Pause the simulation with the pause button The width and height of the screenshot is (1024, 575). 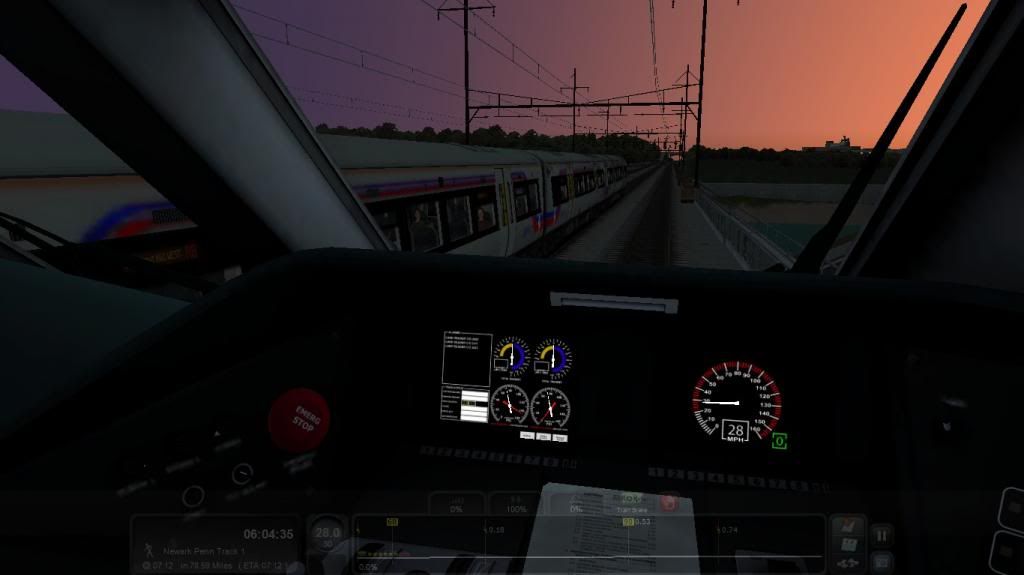click(881, 535)
